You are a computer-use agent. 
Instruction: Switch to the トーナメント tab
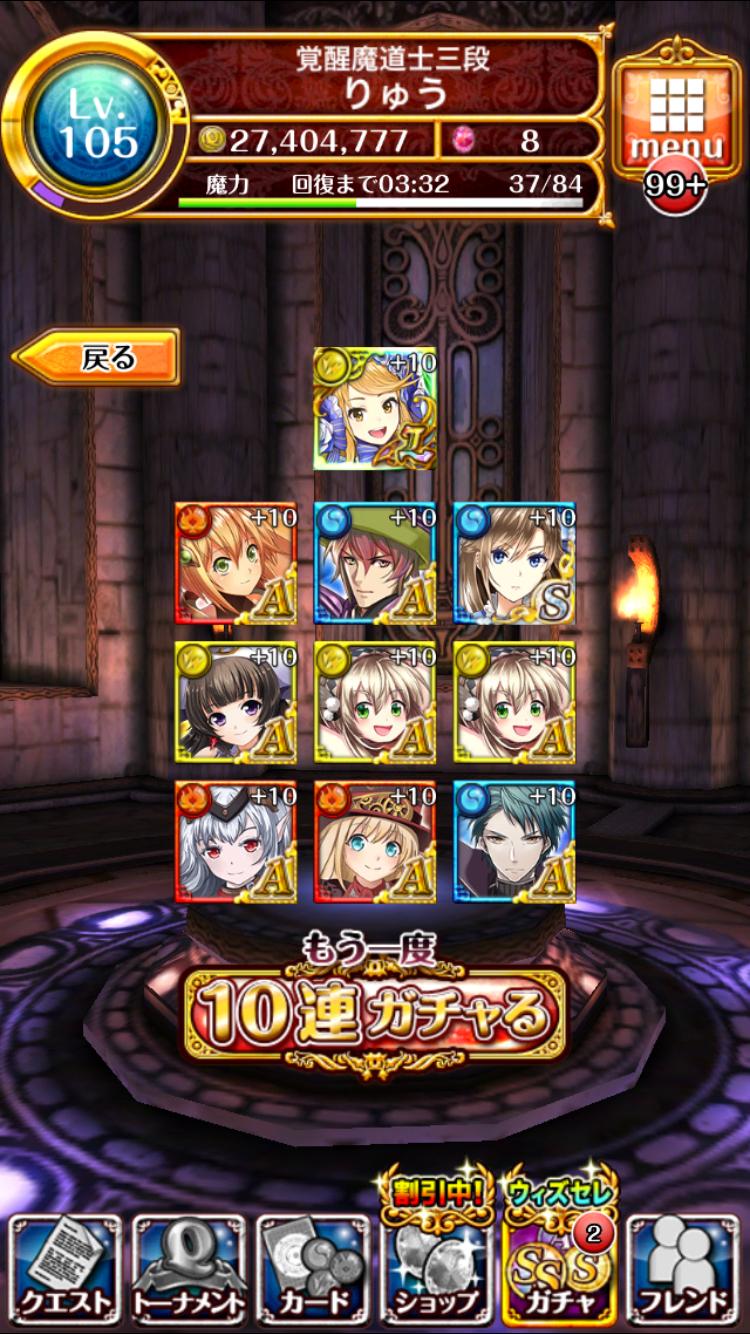tap(189, 1270)
